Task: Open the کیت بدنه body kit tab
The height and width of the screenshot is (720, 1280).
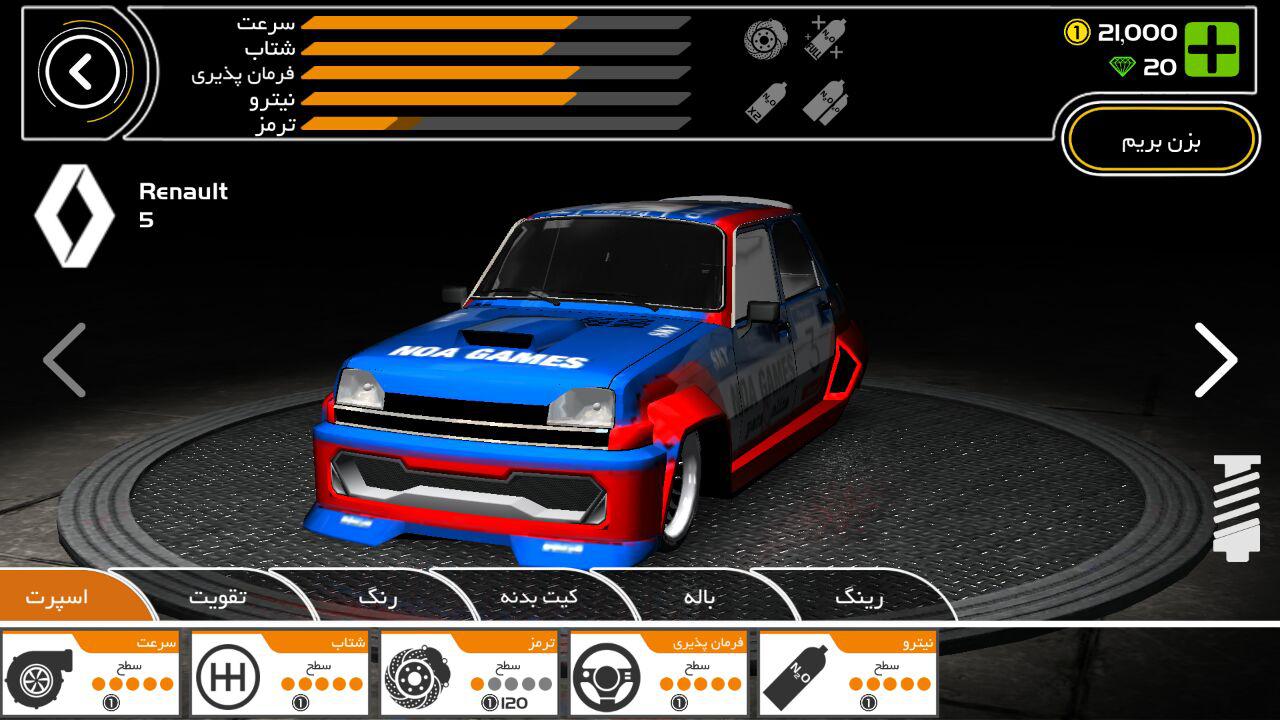Action: pyautogui.click(x=538, y=598)
